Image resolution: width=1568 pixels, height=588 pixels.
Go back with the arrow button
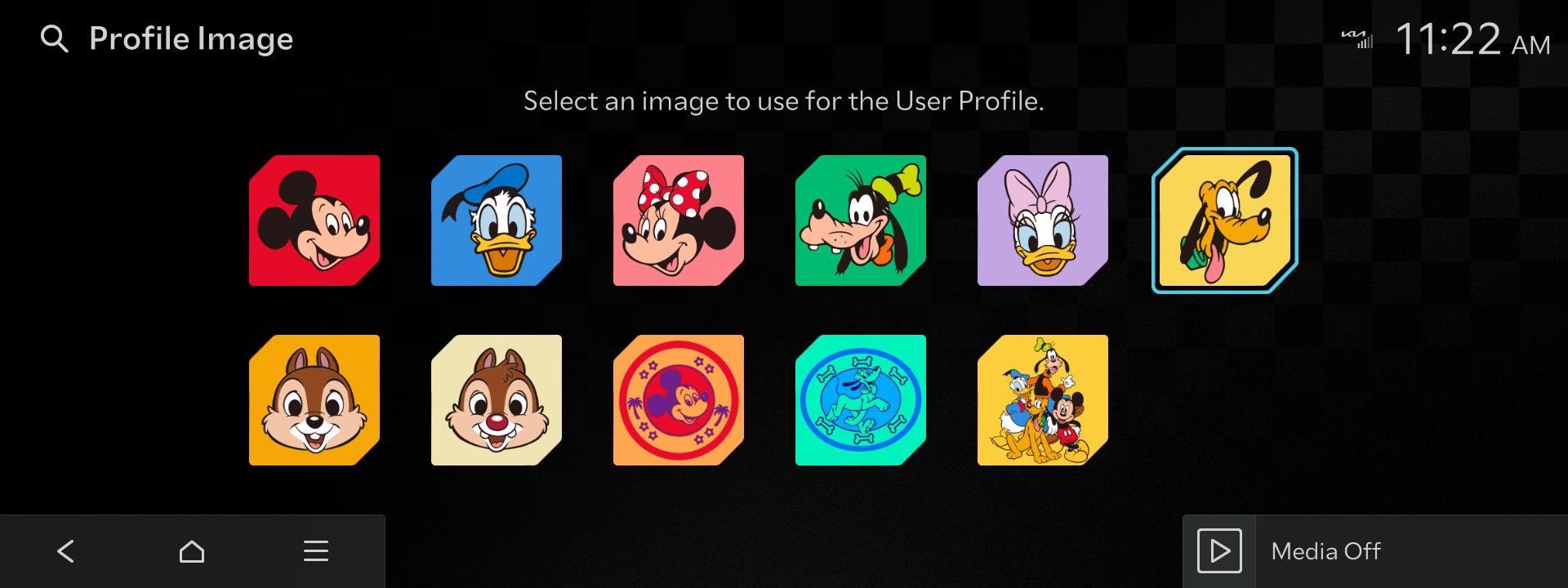point(66,551)
